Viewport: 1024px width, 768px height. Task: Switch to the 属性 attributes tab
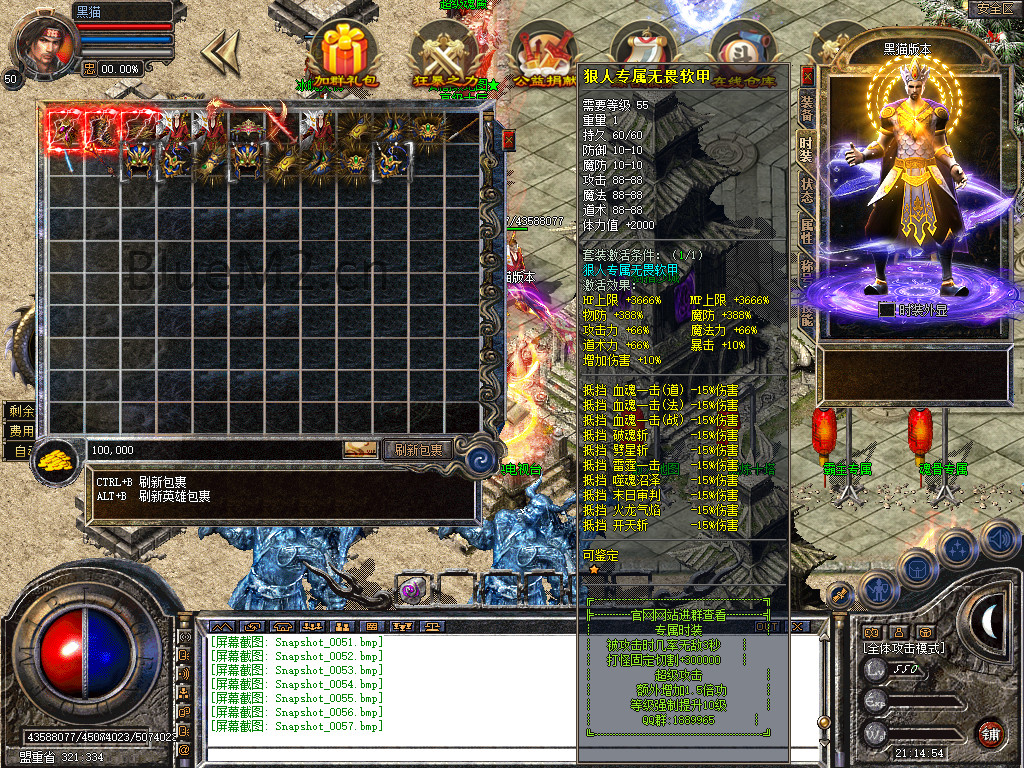point(806,232)
